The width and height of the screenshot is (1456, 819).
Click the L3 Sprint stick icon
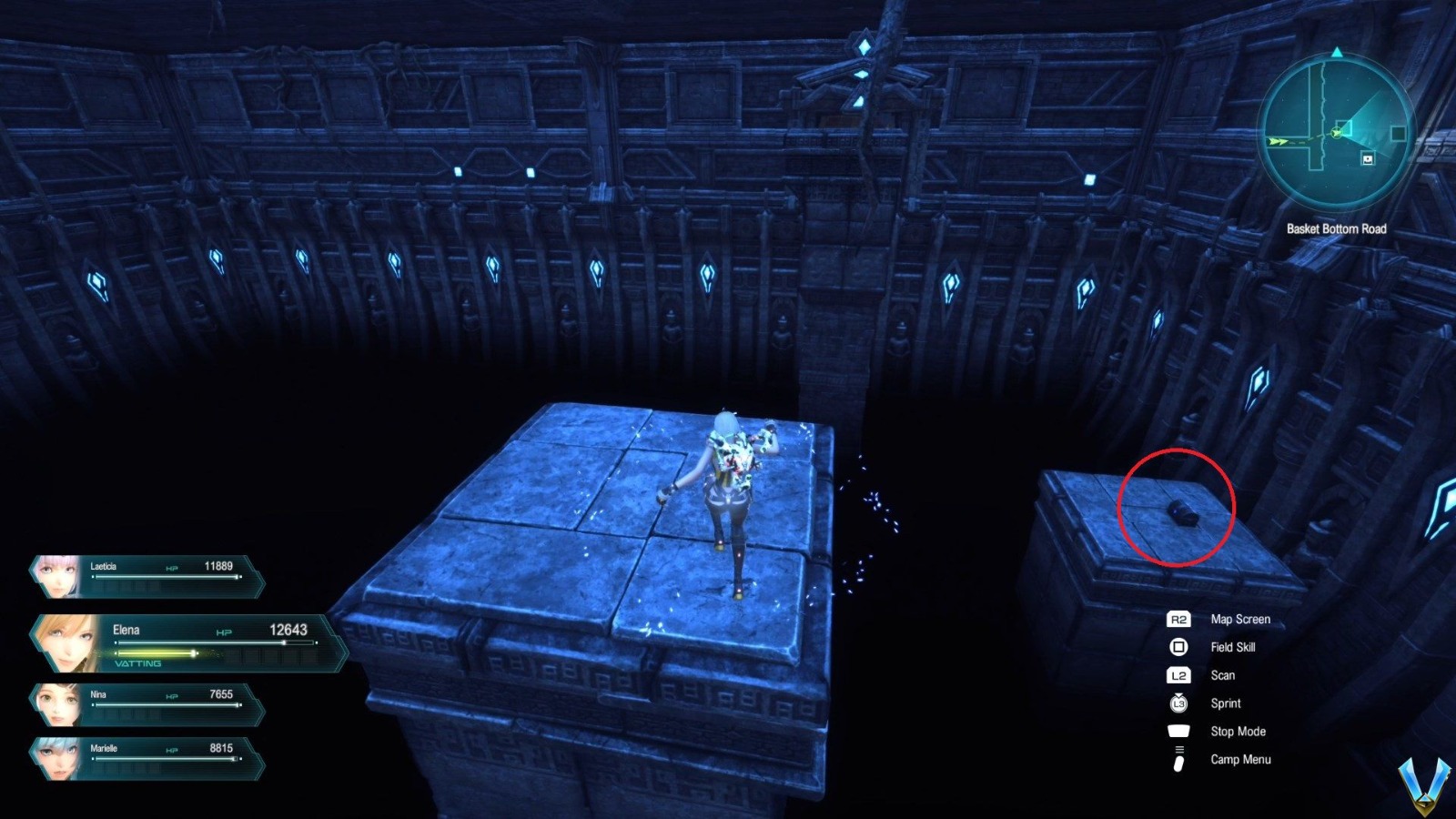[1177, 703]
